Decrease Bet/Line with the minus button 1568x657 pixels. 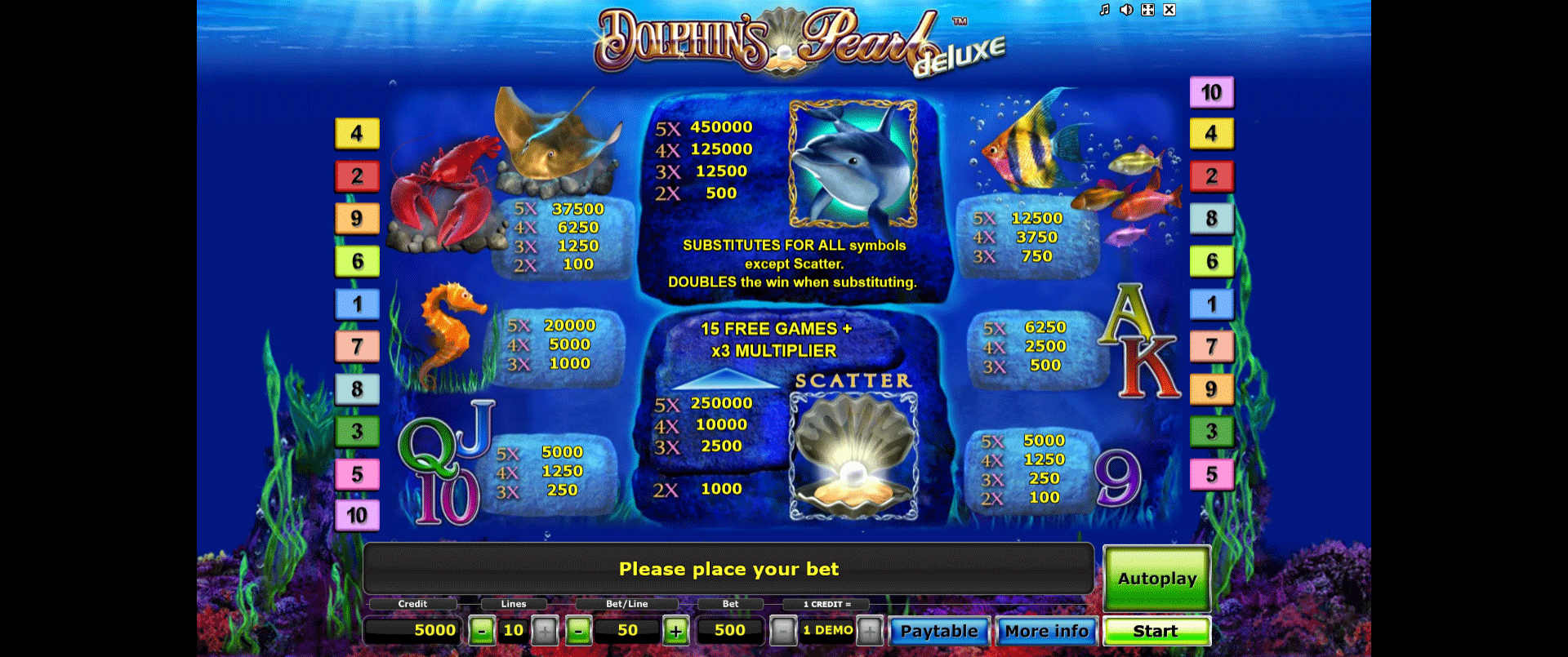point(579,630)
